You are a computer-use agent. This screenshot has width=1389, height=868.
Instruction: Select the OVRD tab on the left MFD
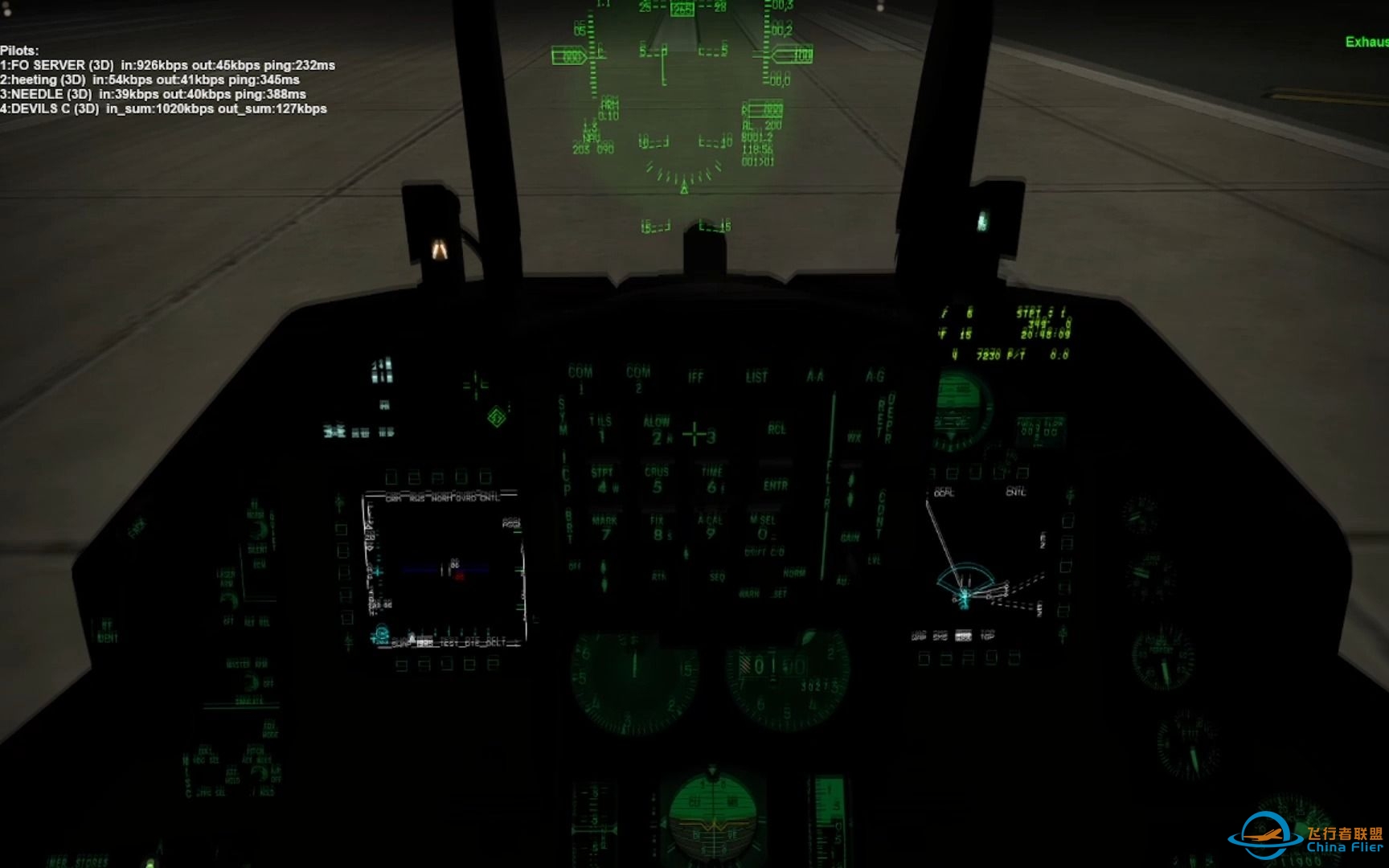465,497
